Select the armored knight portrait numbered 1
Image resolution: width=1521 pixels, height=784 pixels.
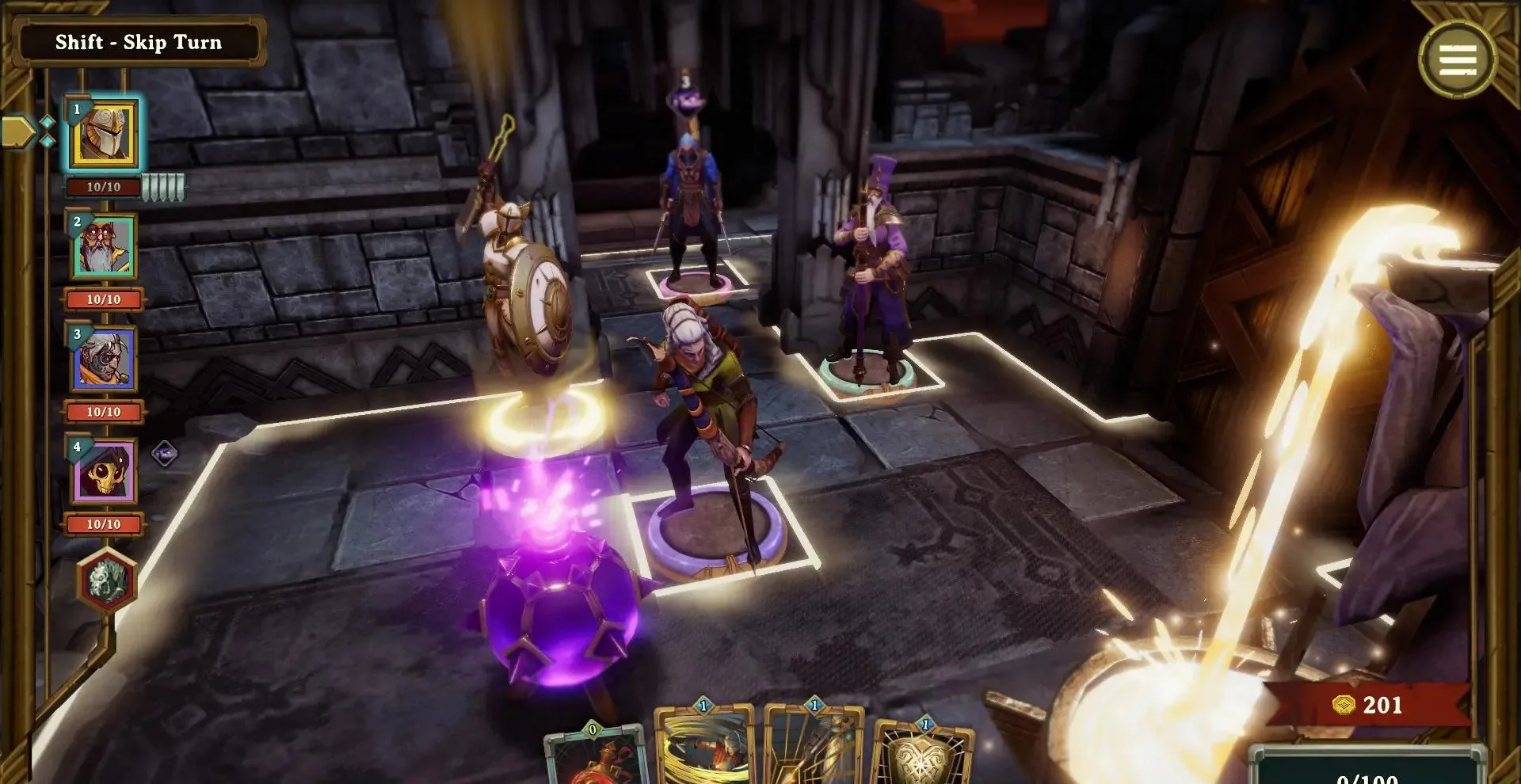pyautogui.click(x=104, y=136)
